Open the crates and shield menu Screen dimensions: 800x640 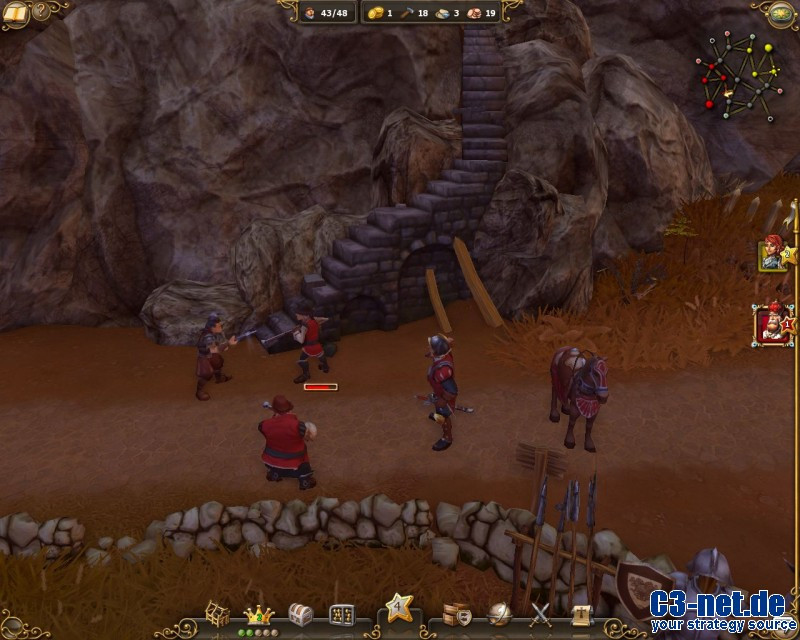click(457, 614)
